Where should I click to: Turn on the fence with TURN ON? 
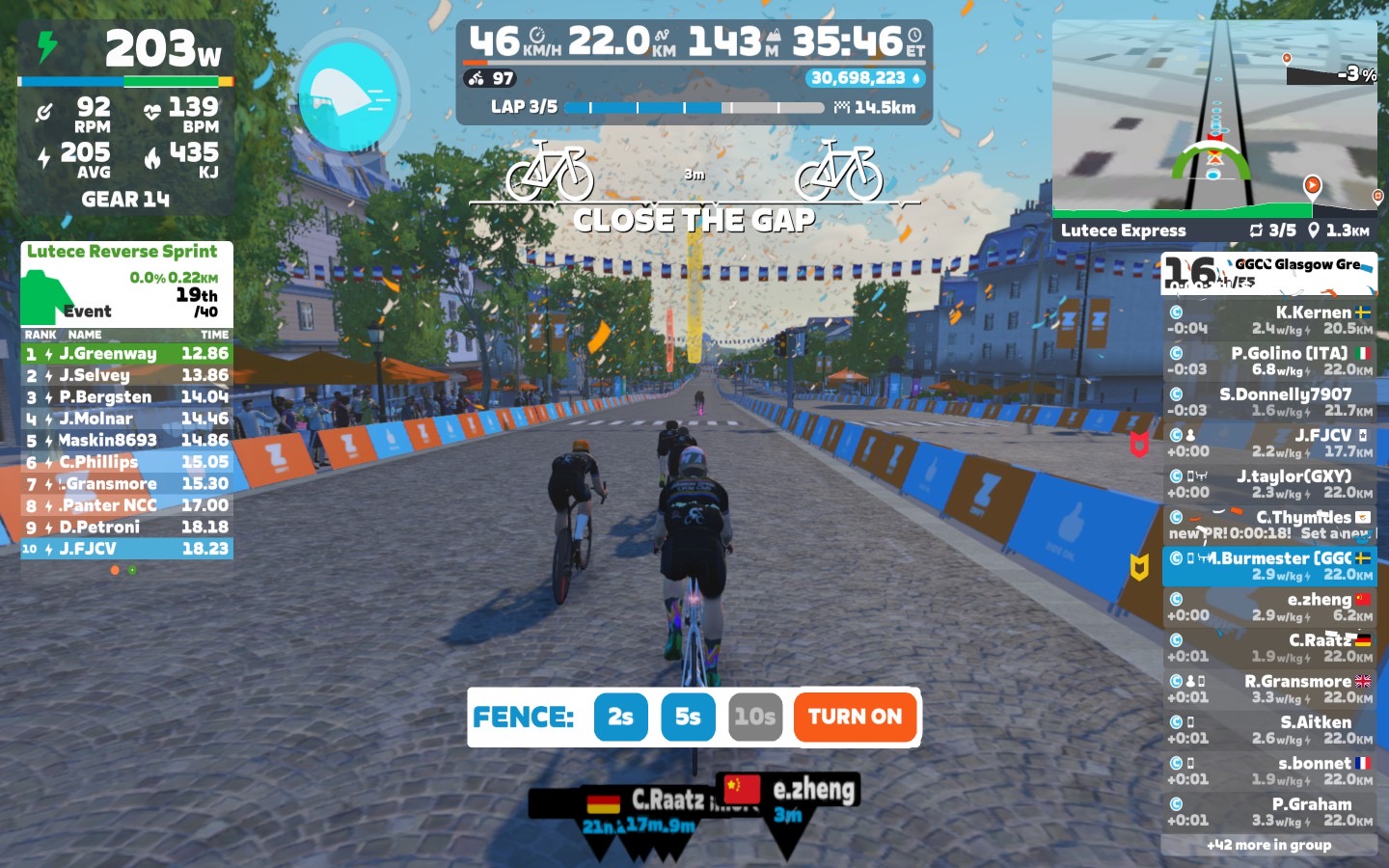855,717
